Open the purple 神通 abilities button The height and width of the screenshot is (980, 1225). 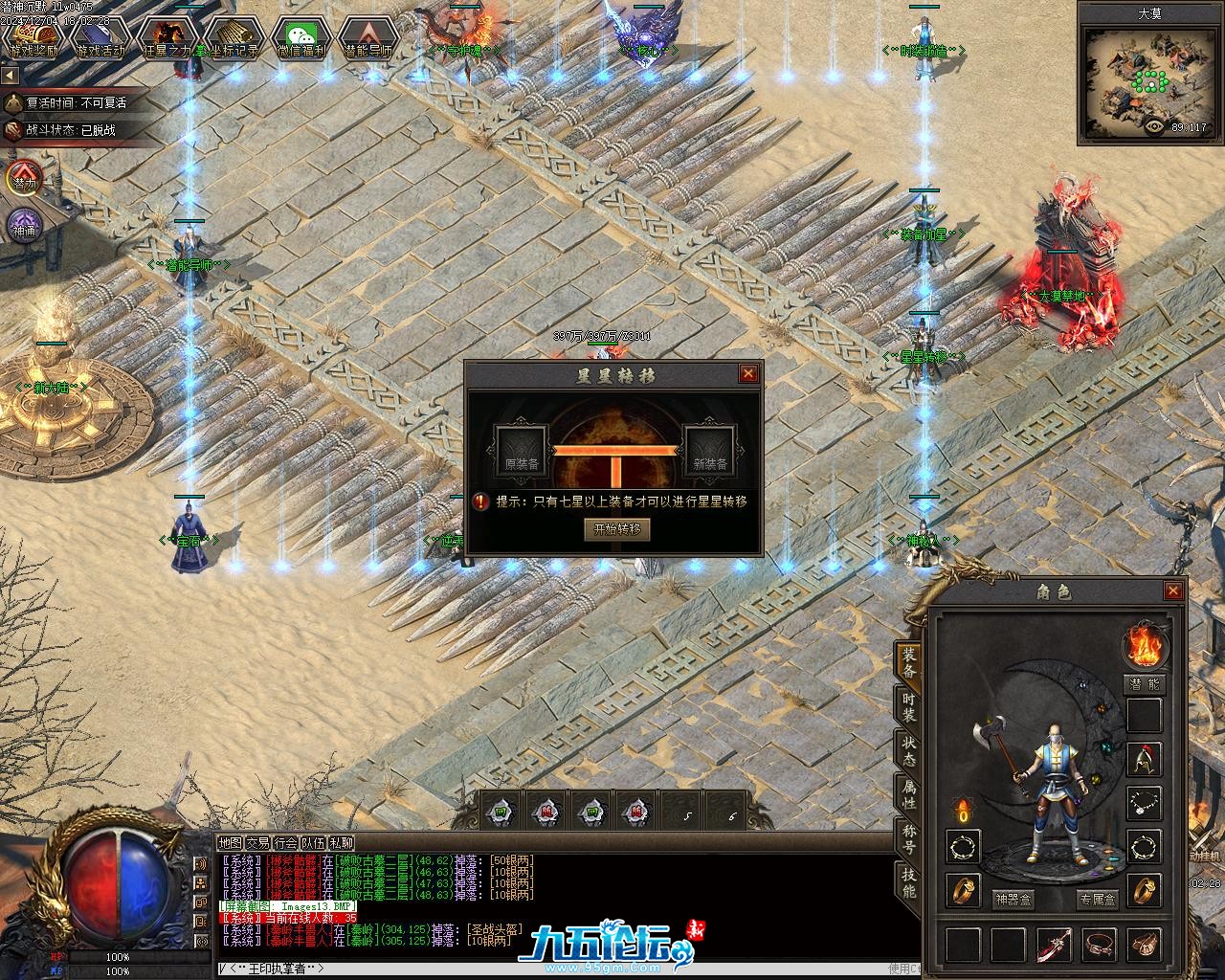pos(23,227)
